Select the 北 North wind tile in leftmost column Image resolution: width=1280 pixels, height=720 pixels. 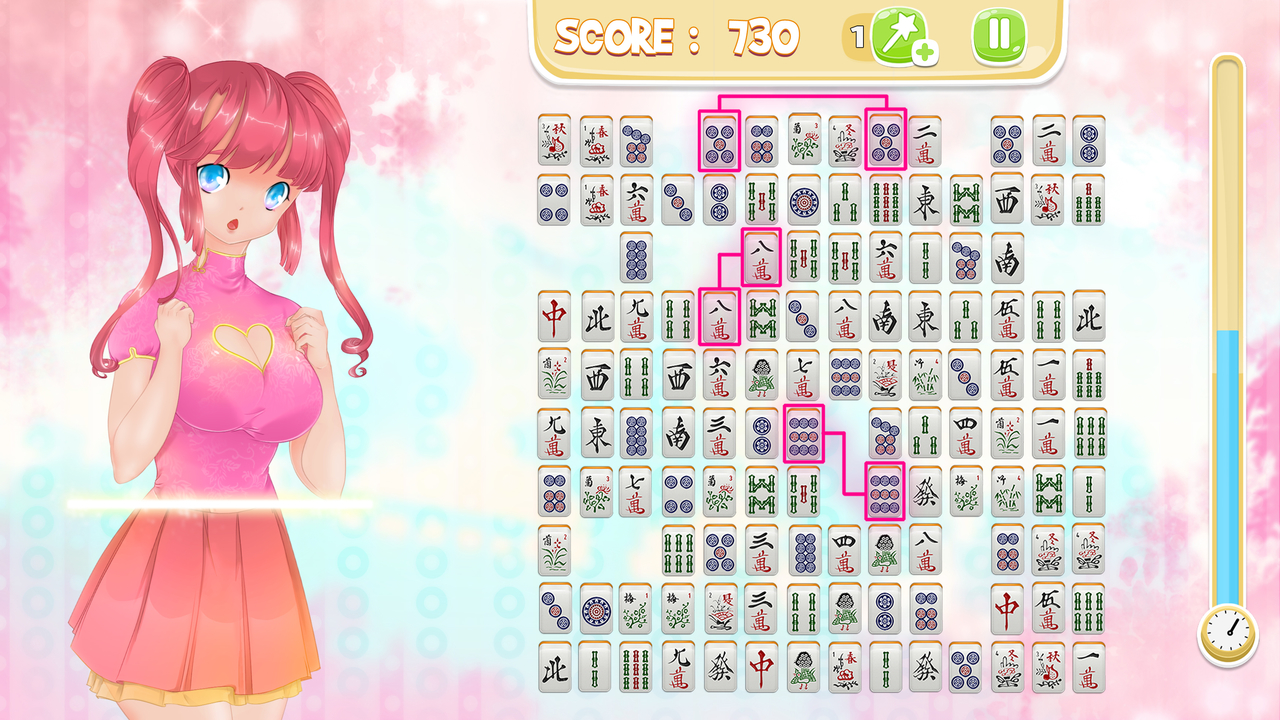(x=556, y=664)
